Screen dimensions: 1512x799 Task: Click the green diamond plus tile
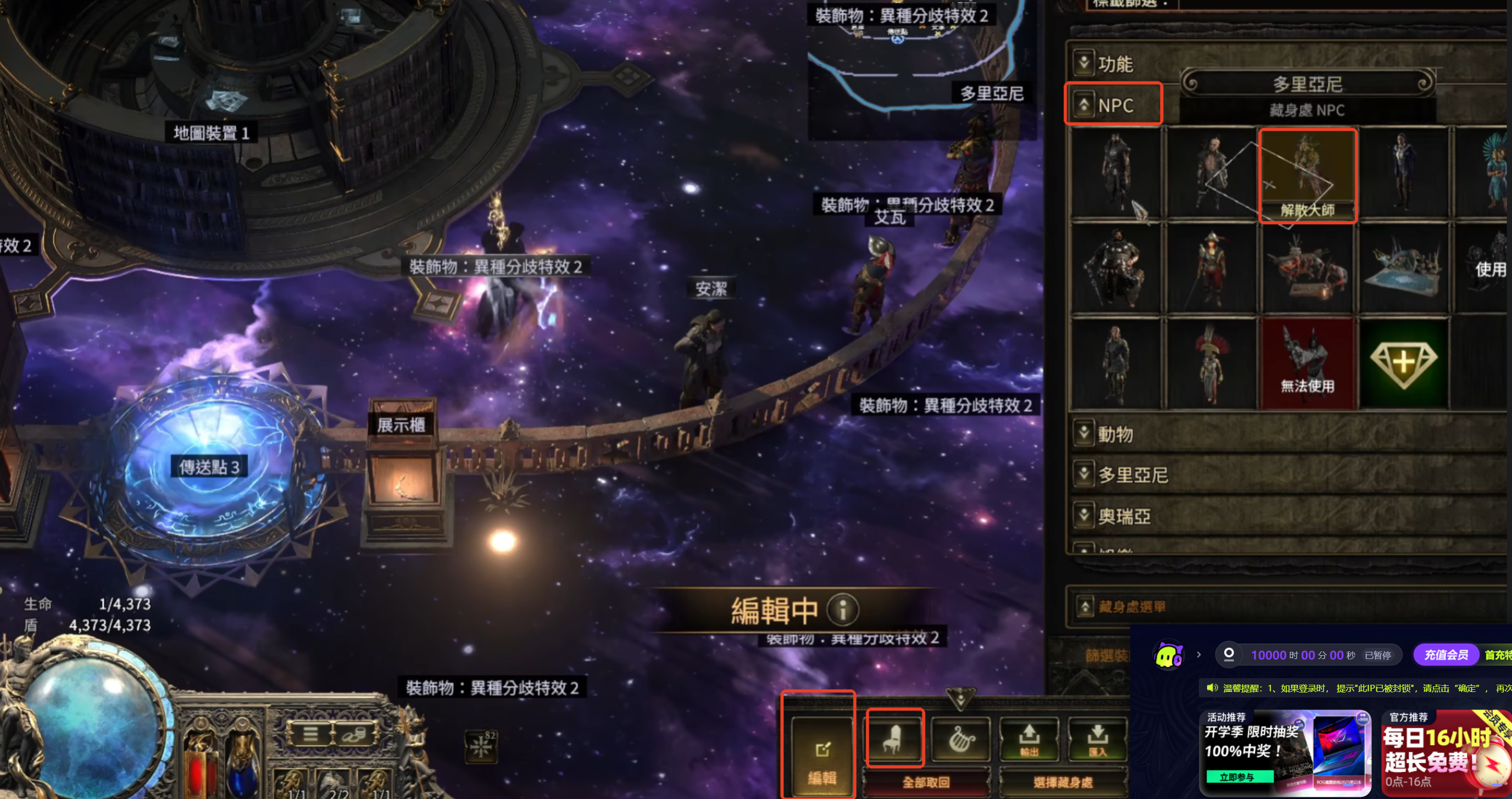click(x=1403, y=363)
